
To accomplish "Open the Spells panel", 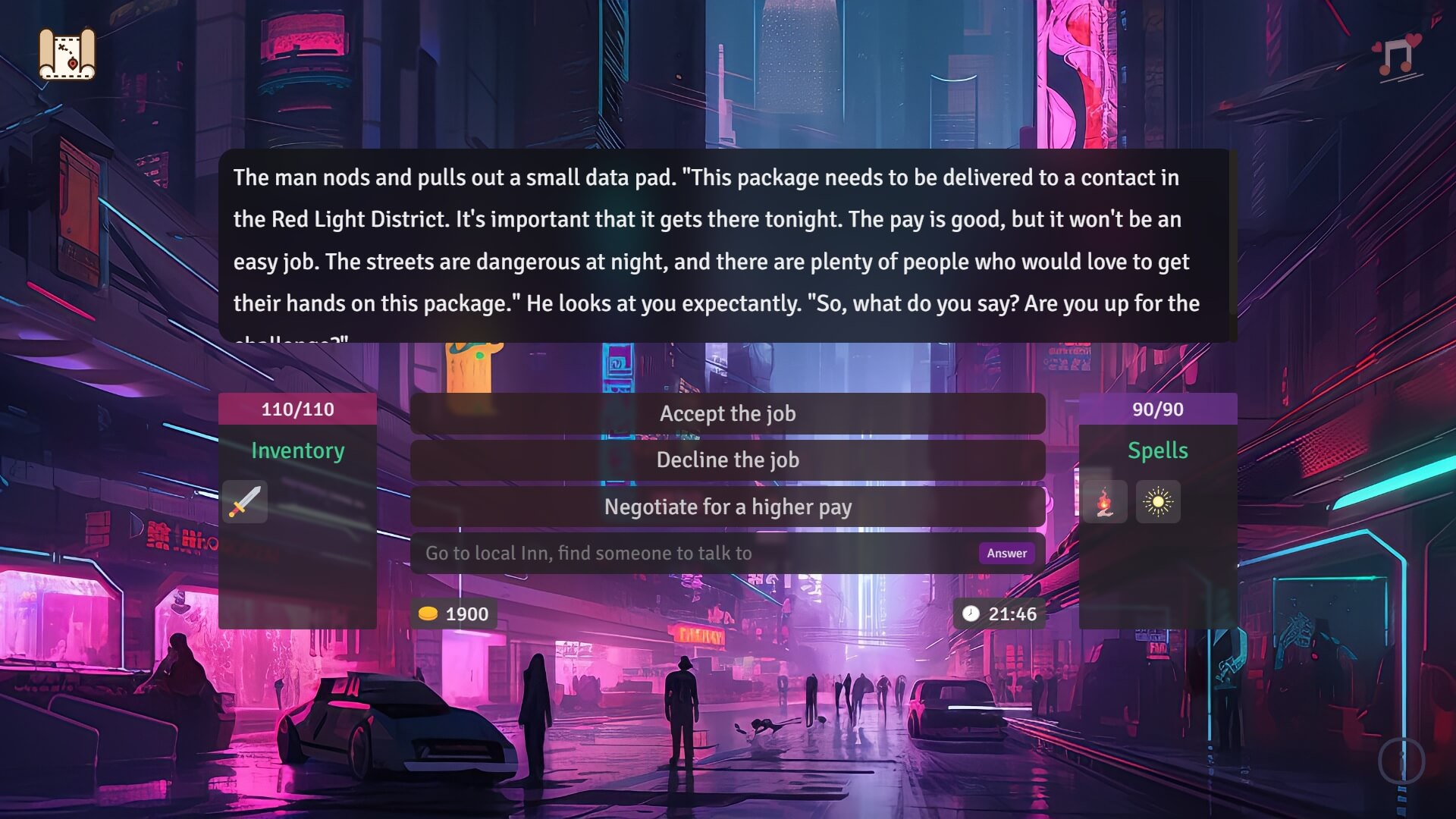I will coord(1159,450).
